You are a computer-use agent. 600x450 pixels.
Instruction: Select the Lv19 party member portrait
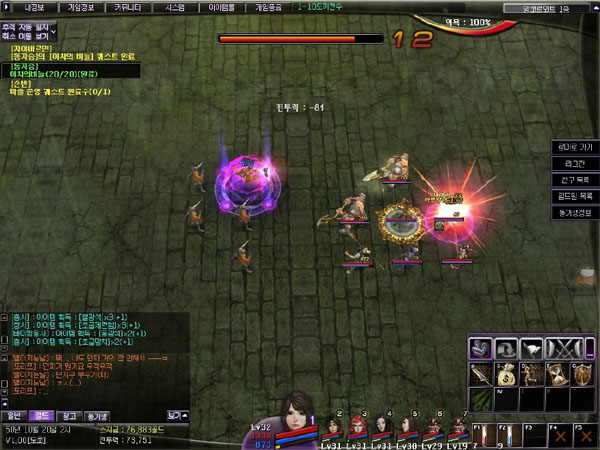454,428
